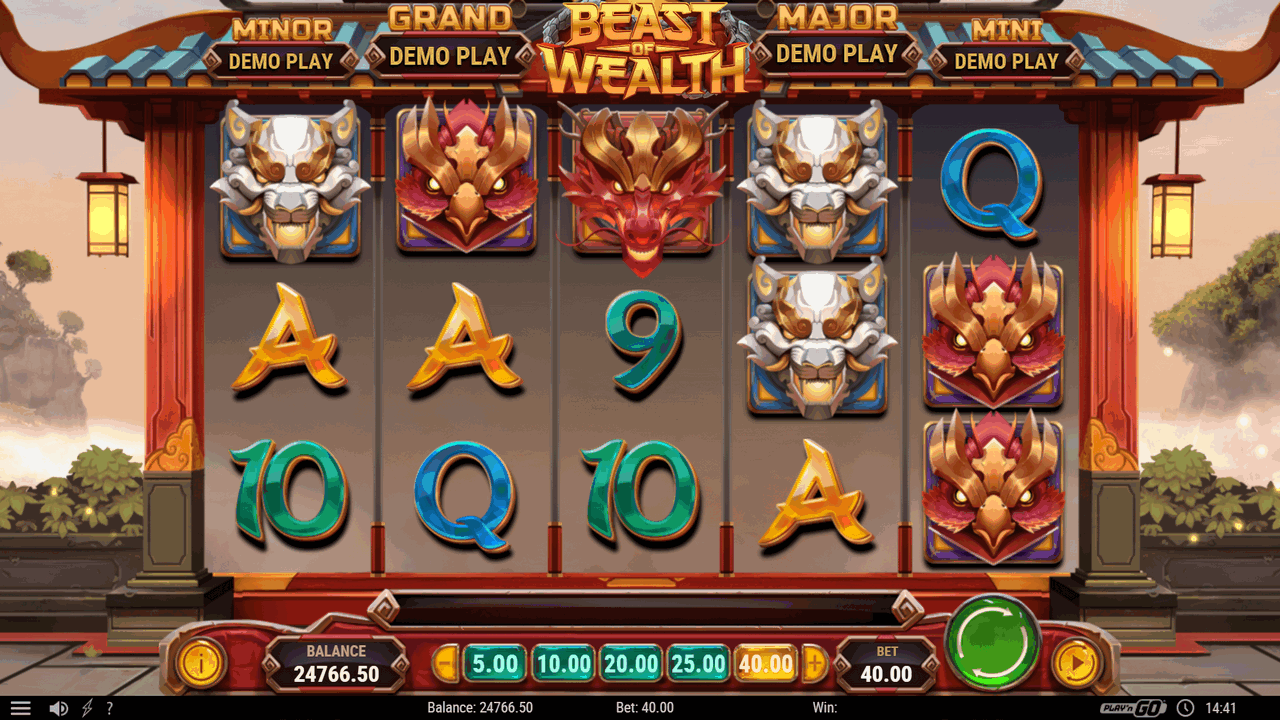Open help with the question mark icon

click(108, 707)
